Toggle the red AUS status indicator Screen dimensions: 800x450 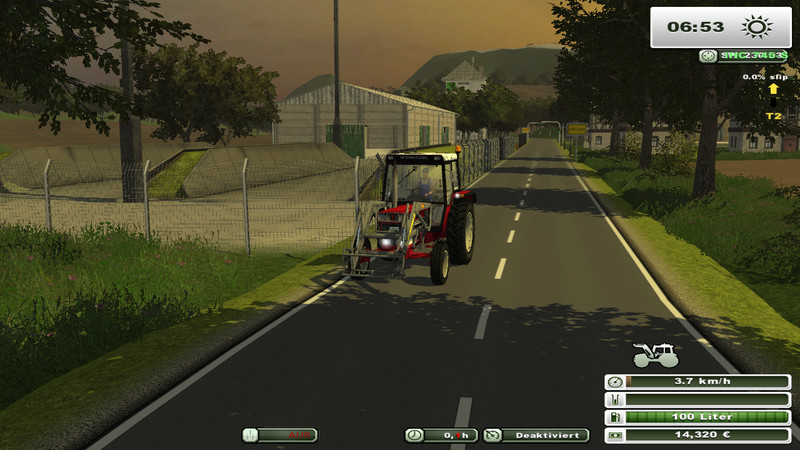[280, 435]
